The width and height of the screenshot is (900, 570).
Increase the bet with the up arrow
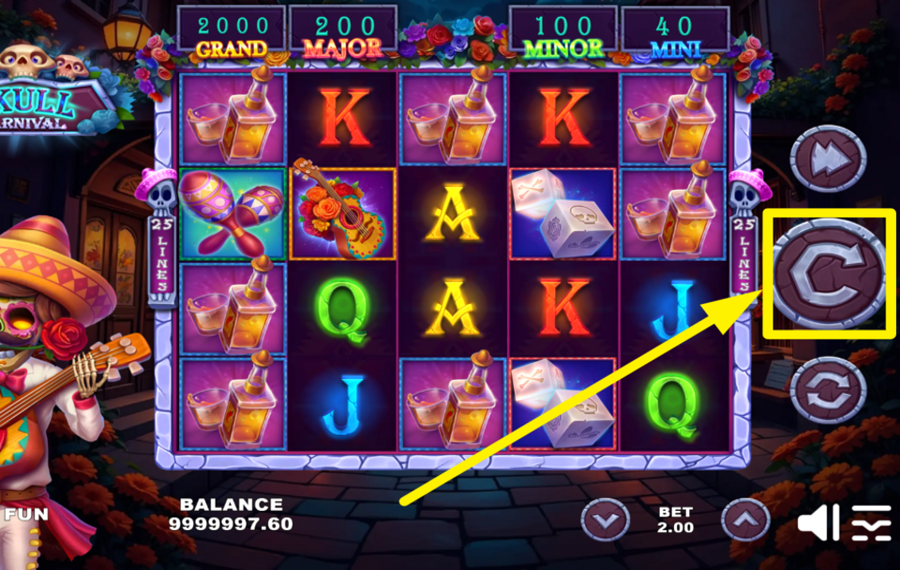click(x=745, y=519)
